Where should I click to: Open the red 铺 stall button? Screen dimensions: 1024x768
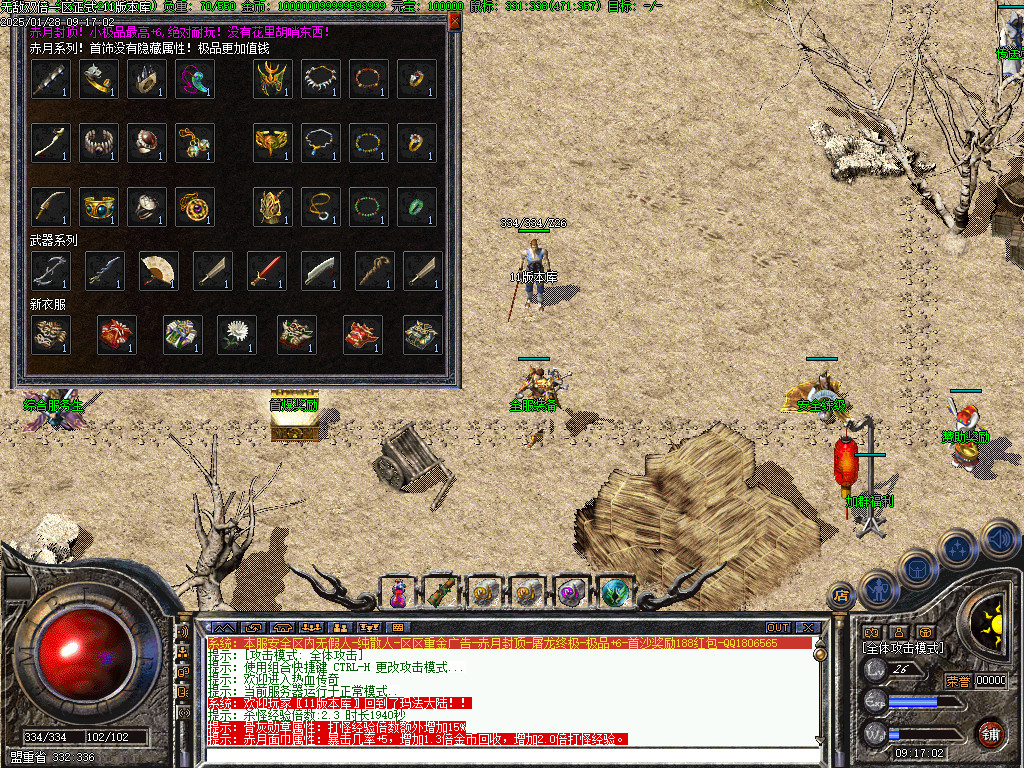(991, 733)
